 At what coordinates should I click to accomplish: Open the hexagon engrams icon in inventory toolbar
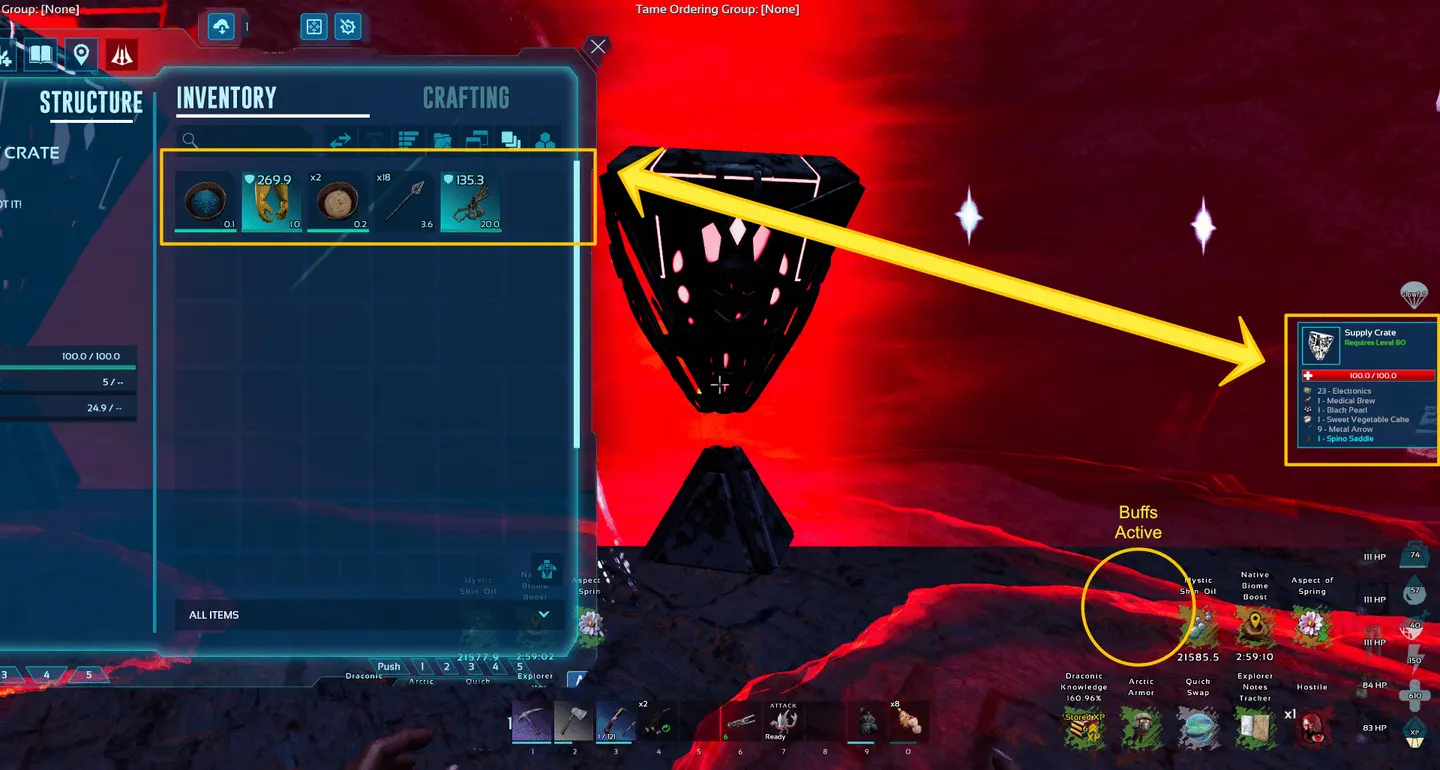(x=545, y=140)
